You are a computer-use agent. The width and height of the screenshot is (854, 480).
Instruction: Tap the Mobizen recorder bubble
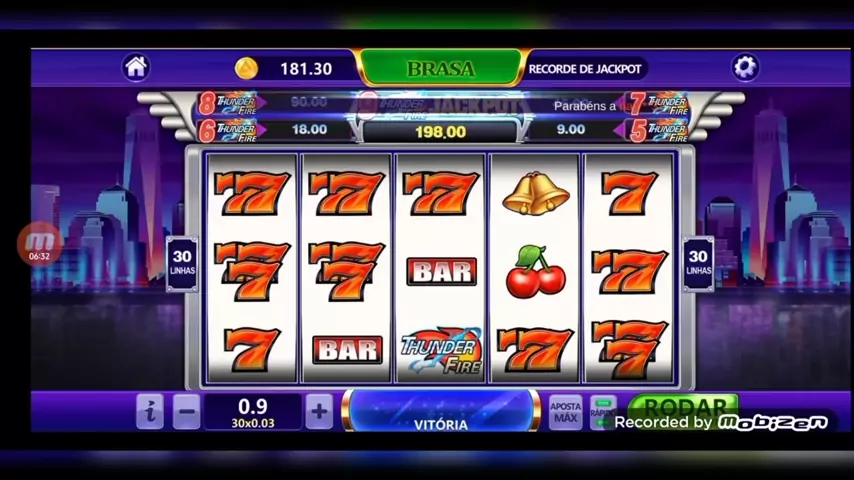tap(40, 244)
